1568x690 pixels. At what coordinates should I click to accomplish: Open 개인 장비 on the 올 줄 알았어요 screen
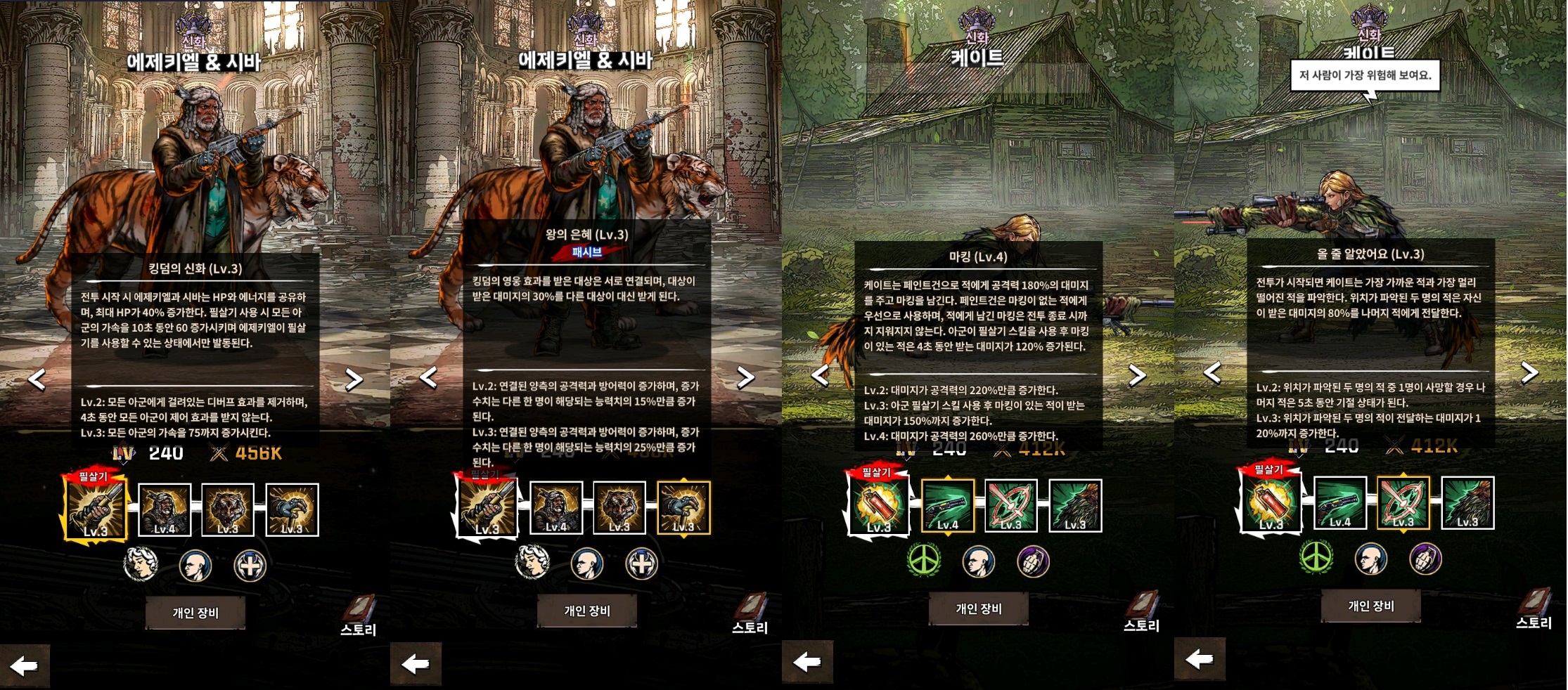(1370, 606)
